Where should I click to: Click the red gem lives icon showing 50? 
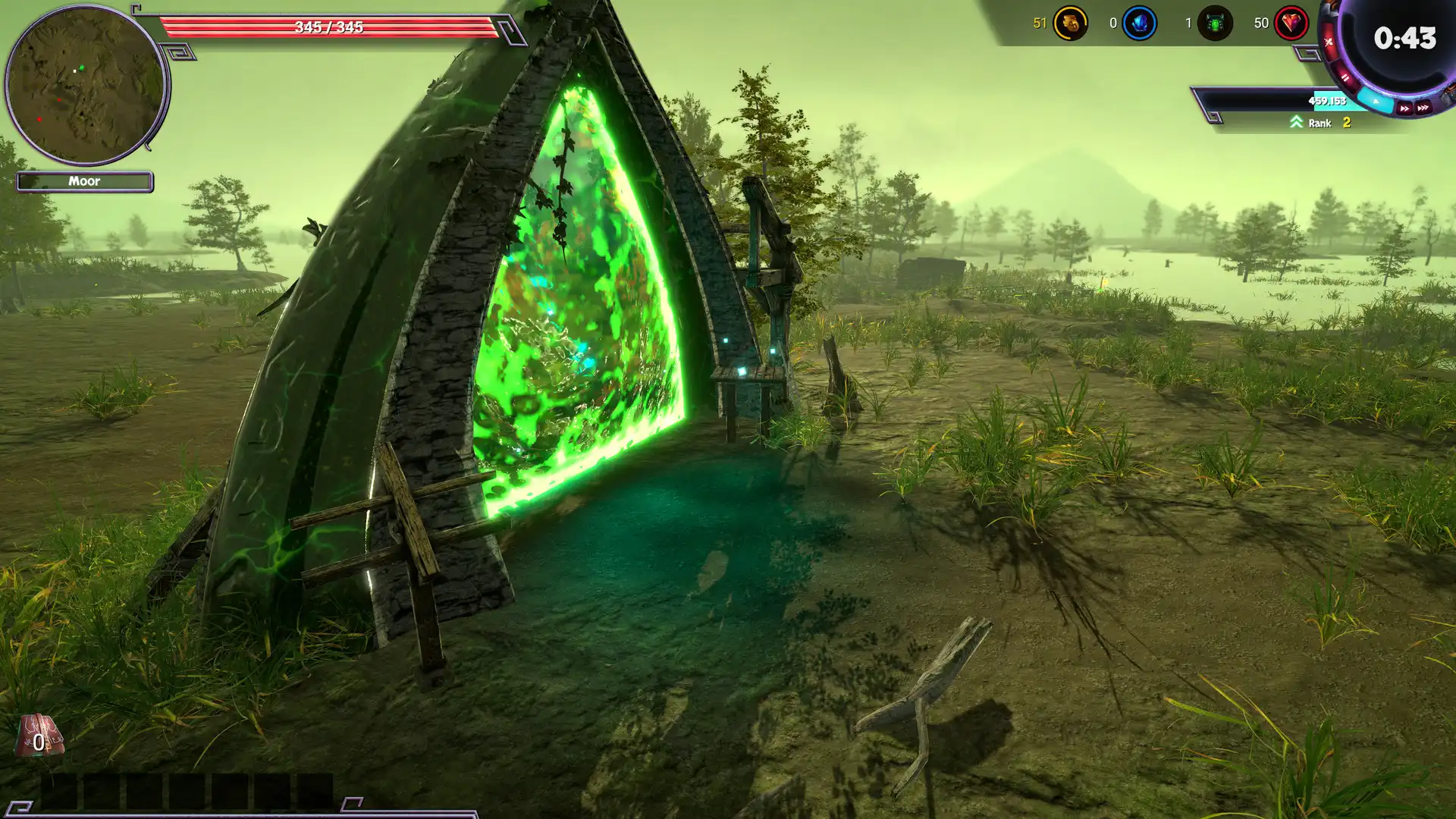(1293, 23)
